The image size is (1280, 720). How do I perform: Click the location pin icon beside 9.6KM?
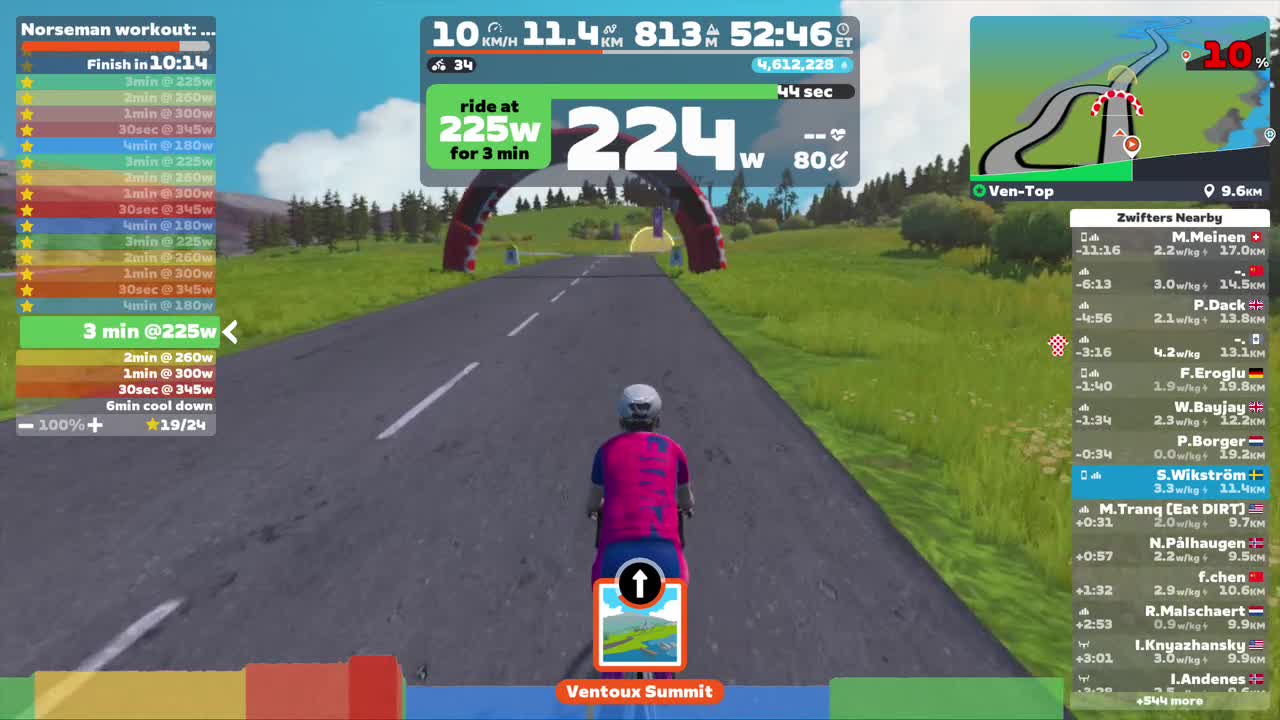point(1210,190)
